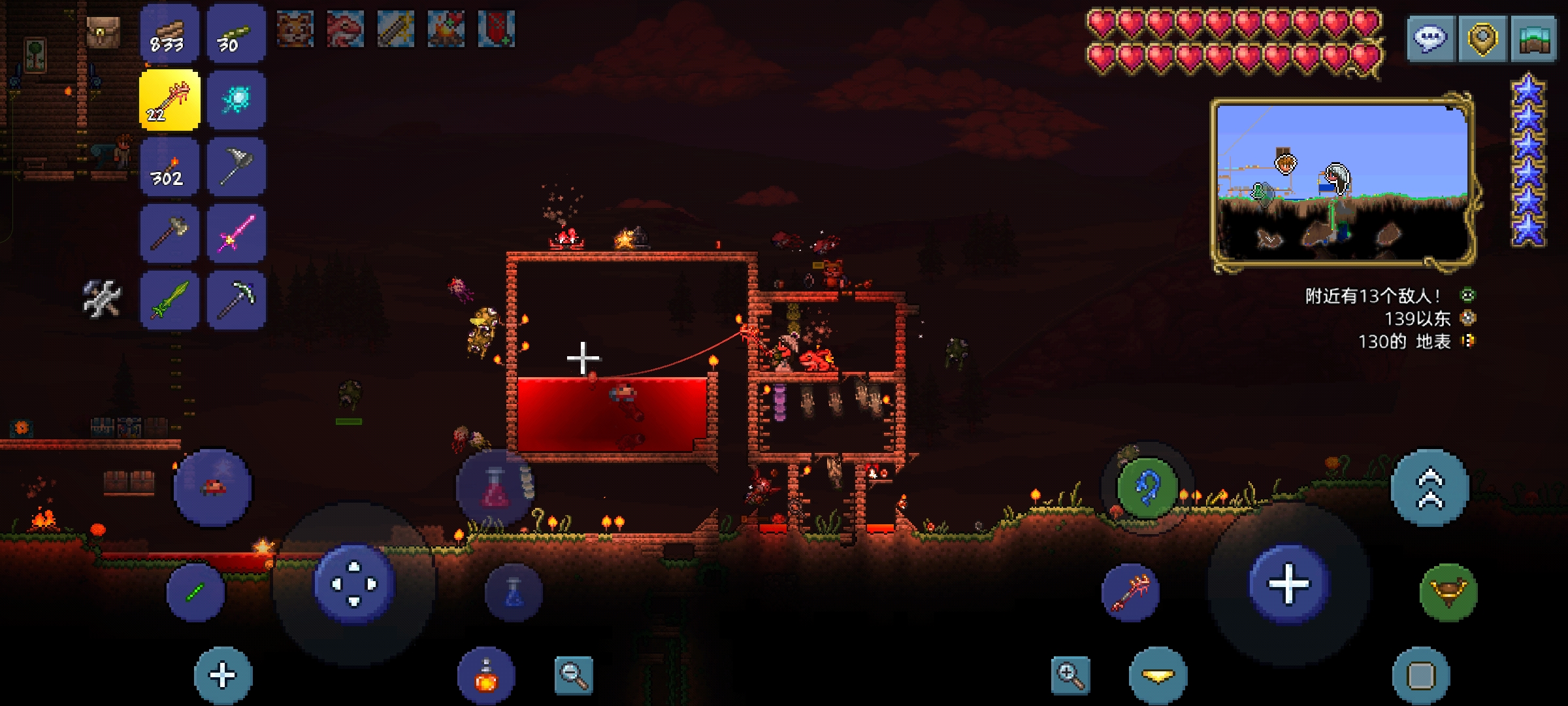This screenshot has width=1568, height=706.
Task: Select the wood stack of 833
Action: point(169,34)
